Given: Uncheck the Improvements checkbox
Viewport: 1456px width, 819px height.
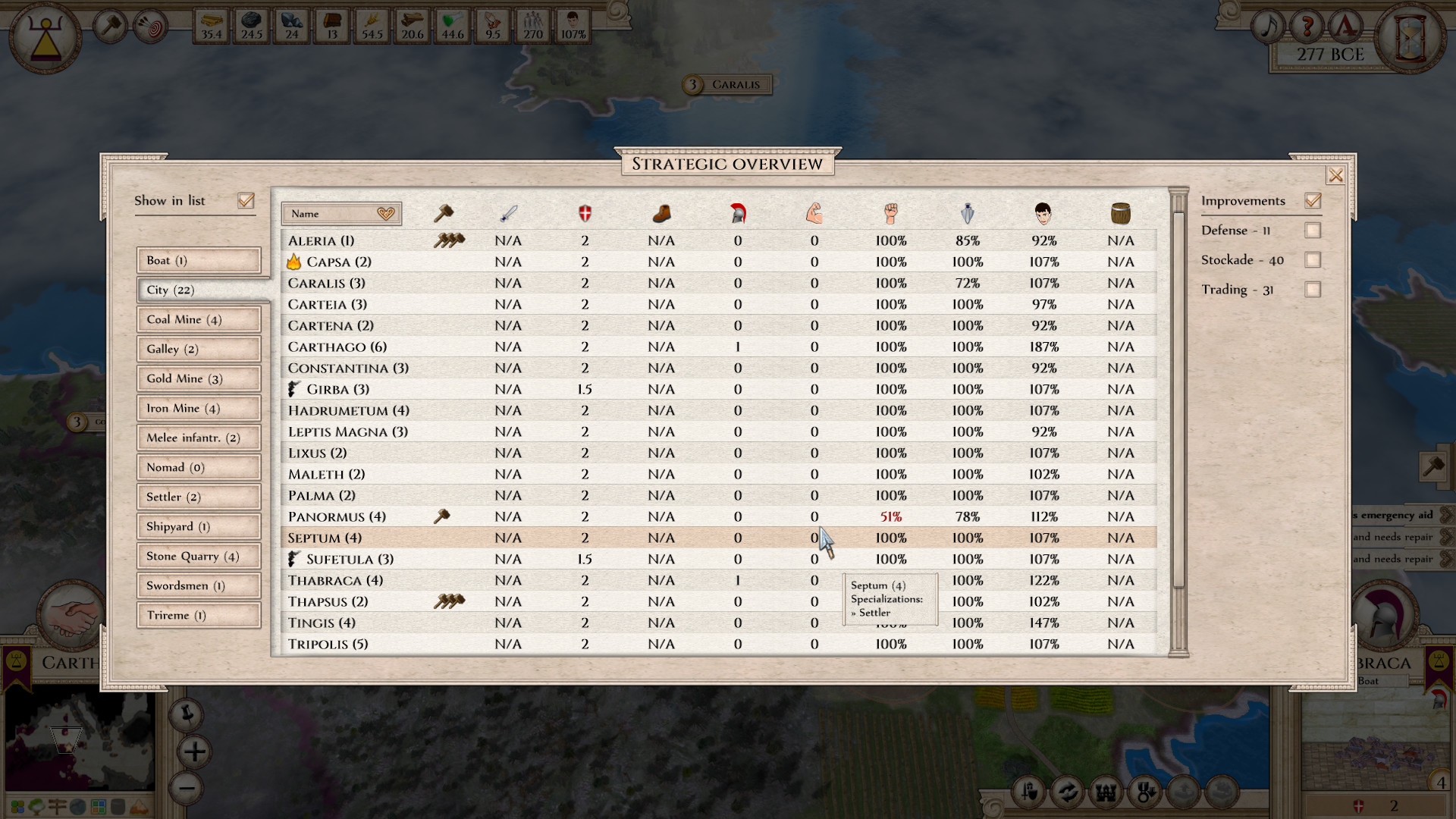Looking at the screenshot, I should (x=1313, y=200).
